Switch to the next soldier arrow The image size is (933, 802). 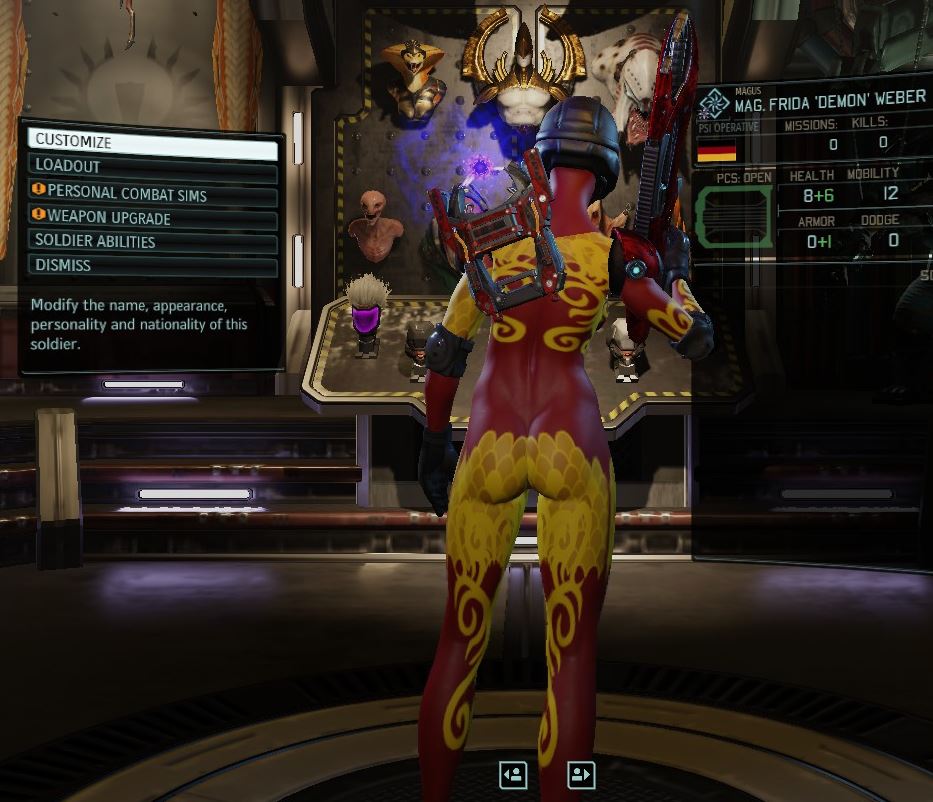(x=581, y=774)
